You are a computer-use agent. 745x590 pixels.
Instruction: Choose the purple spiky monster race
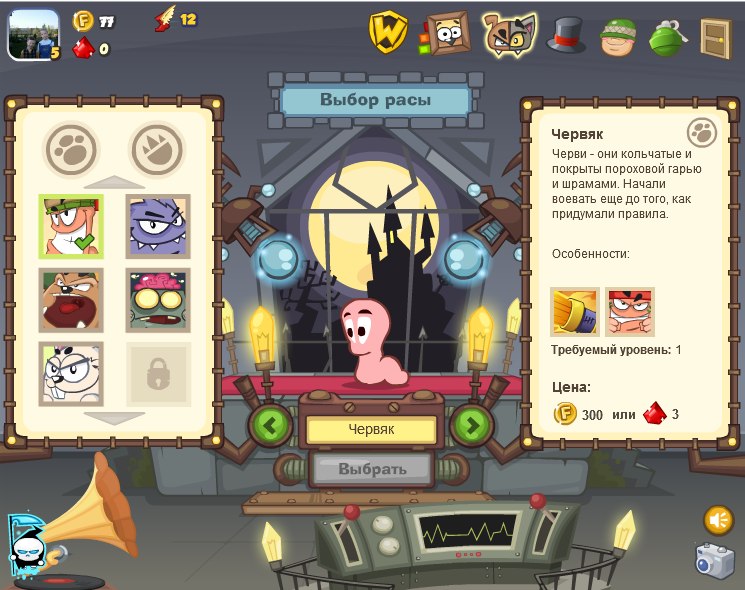[158, 226]
